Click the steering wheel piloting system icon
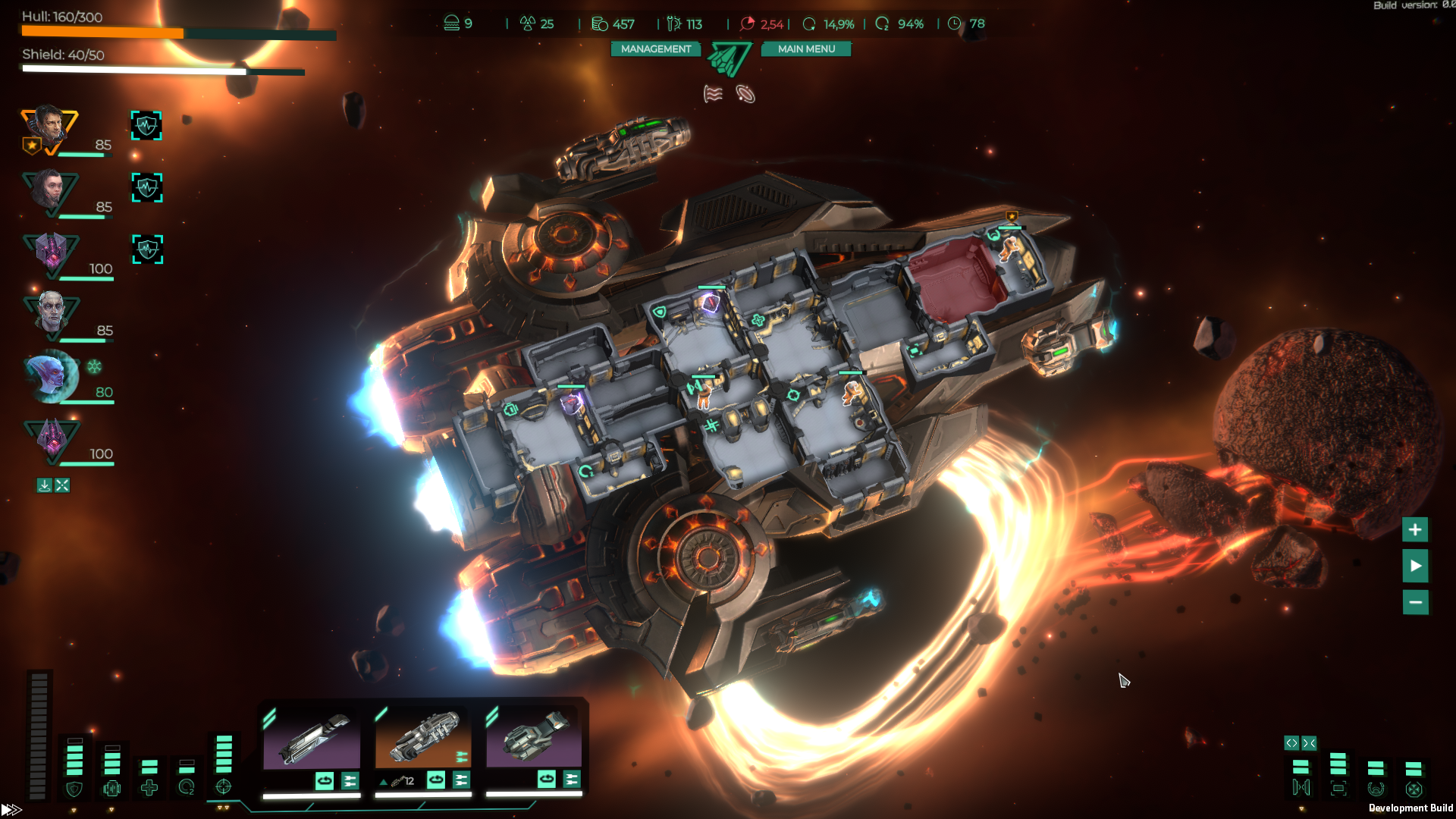The width and height of the screenshot is (1456, 819). tap(1376, 789)
